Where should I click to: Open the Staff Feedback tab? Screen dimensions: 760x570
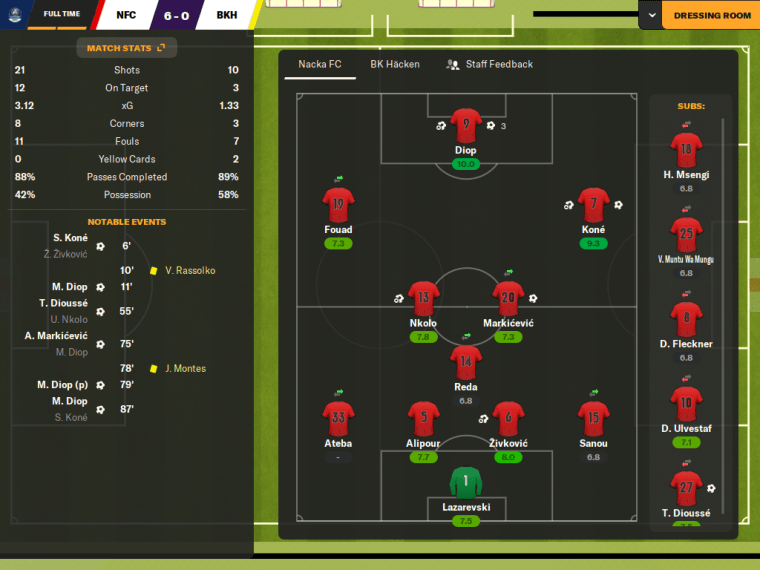pyautogui.click(x=490, y=64)
